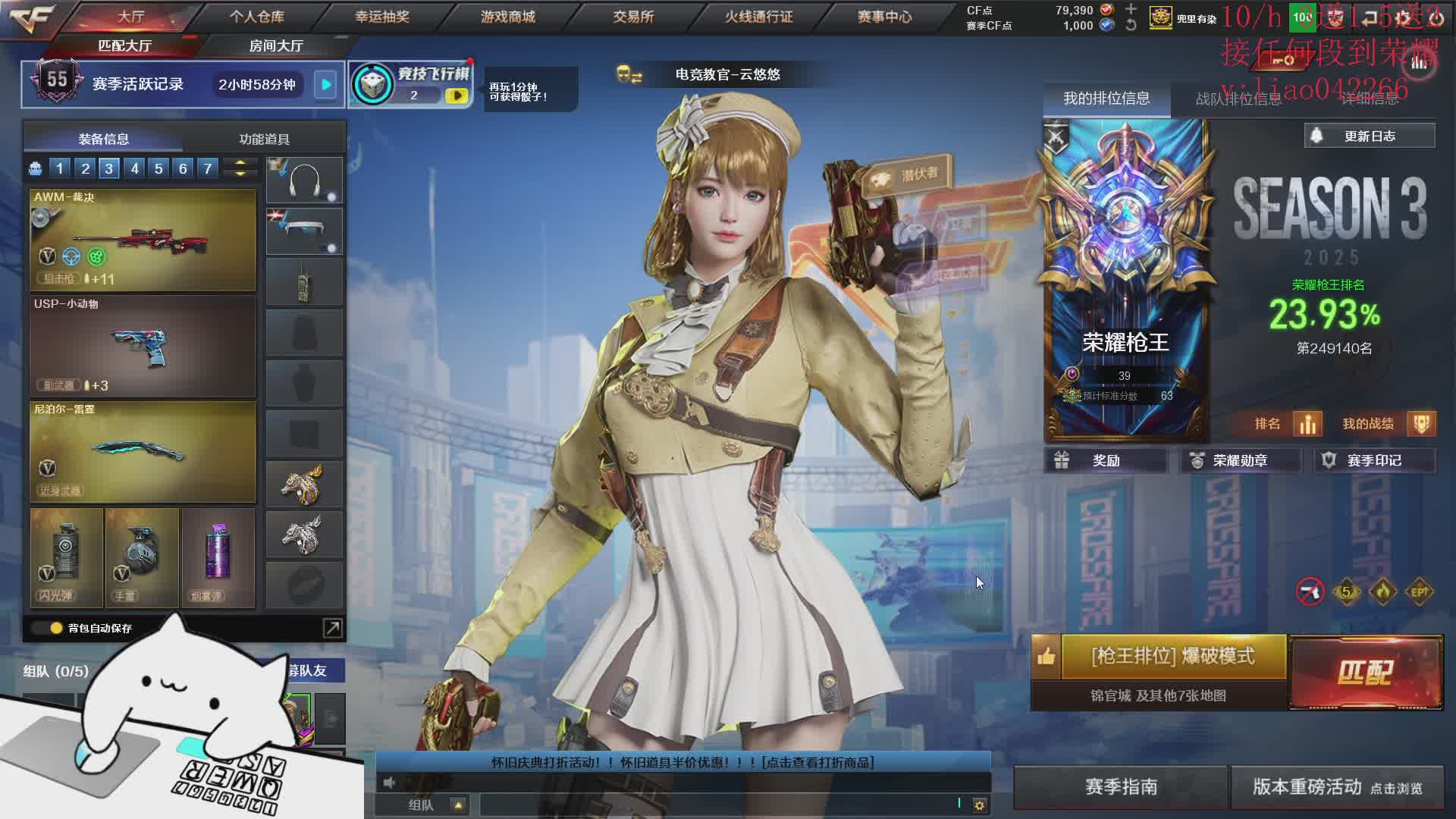This screenshot has height=819, width=1456.
Task: Open the 交易所 exchange
Action: [x=633, y=17]
